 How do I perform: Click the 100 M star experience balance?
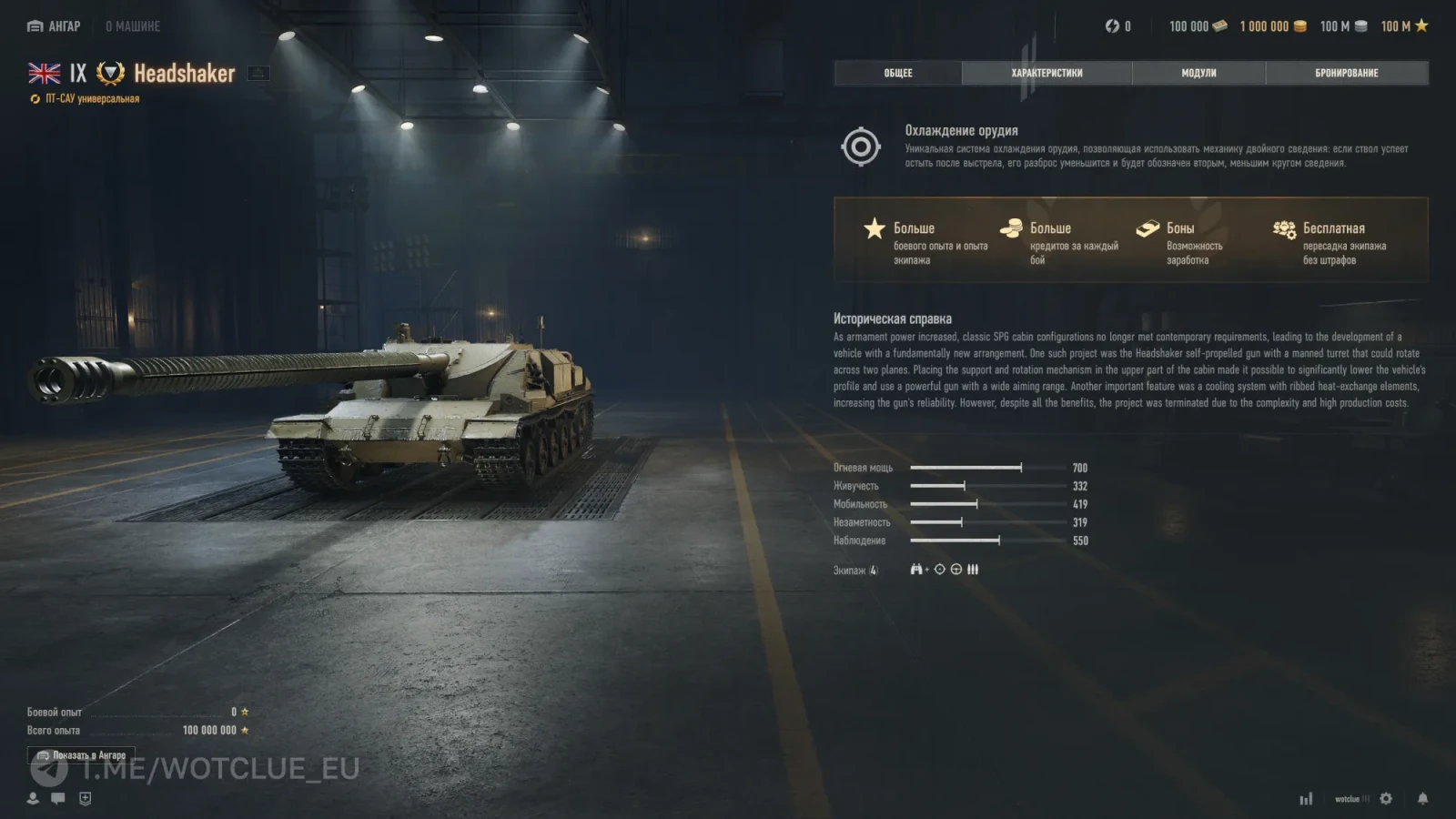pos(1404,26)
